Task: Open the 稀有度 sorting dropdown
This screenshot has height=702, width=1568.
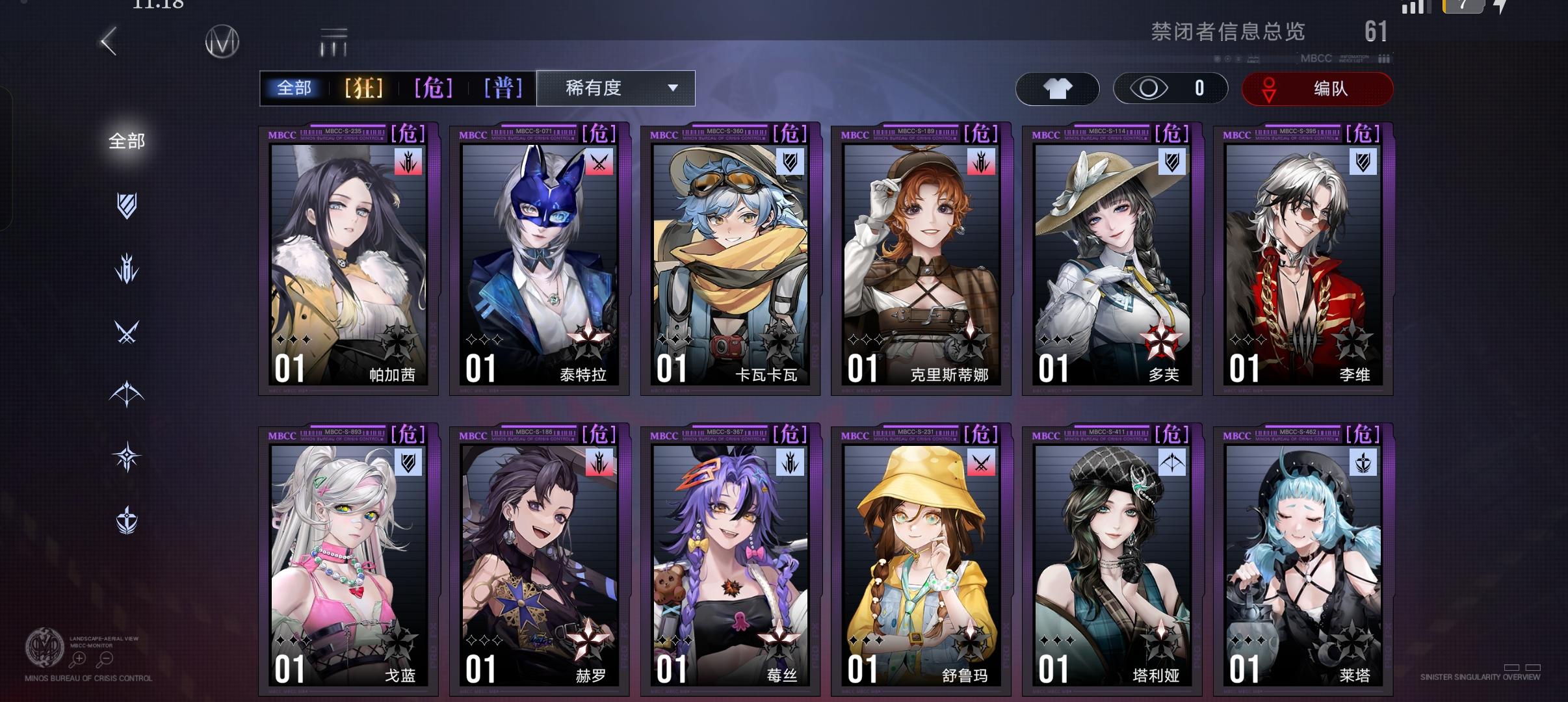Action: (x=614, y=88)
